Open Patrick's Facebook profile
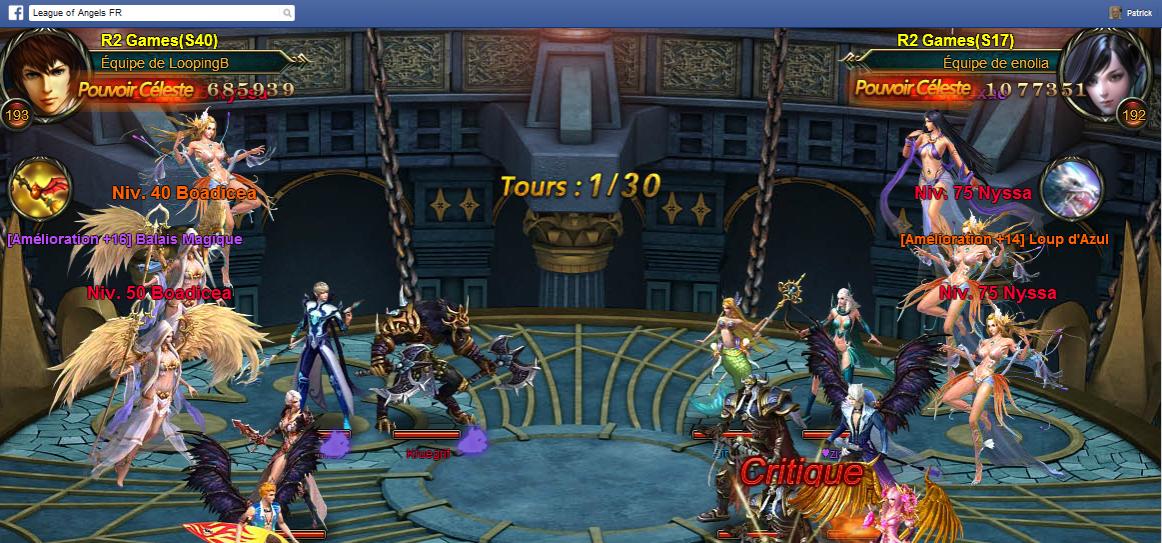This screenshot has width=1162, height=543. pos(1130,13)
